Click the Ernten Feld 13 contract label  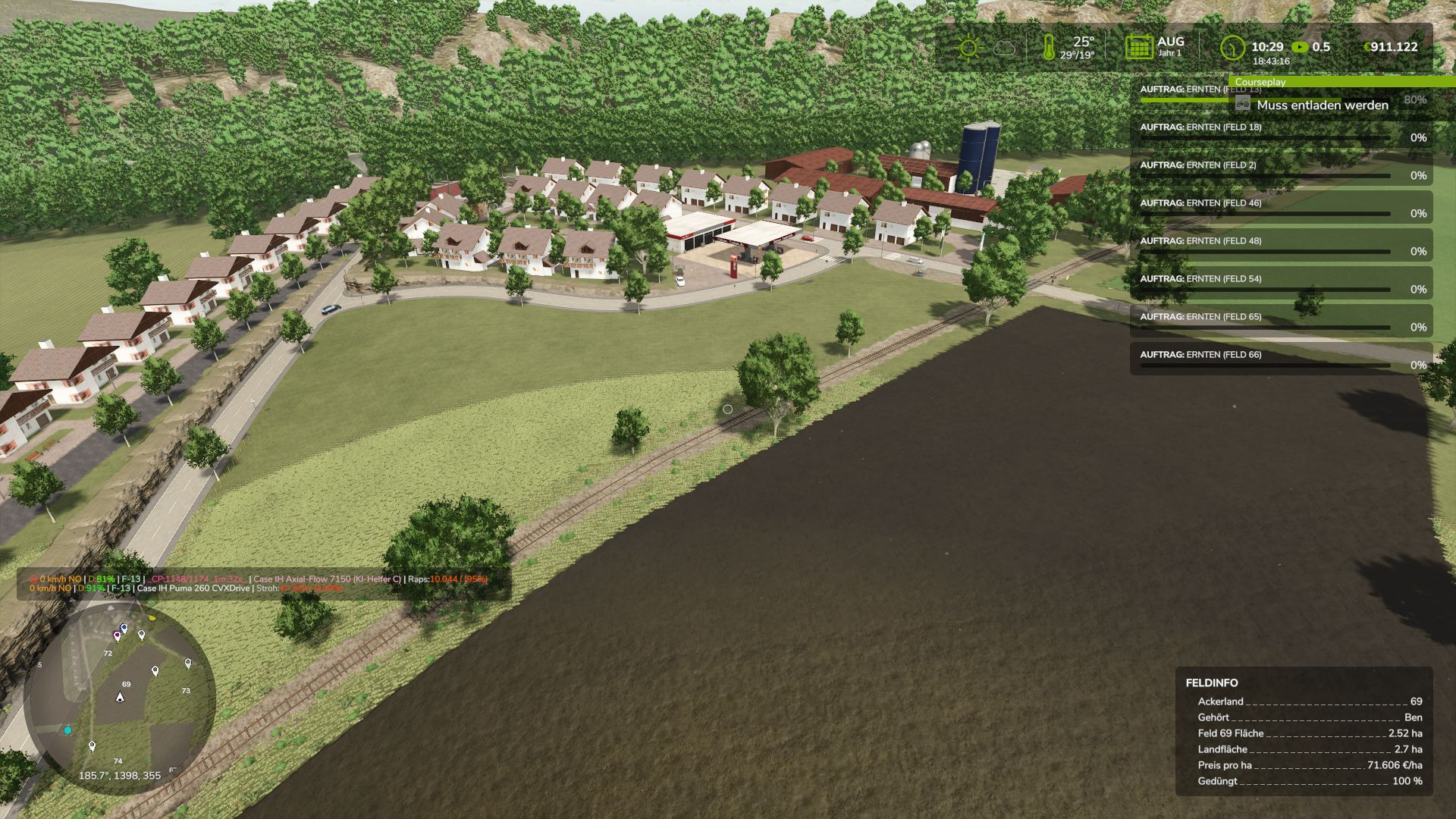pyautogui.click(x=1183, y=89)
